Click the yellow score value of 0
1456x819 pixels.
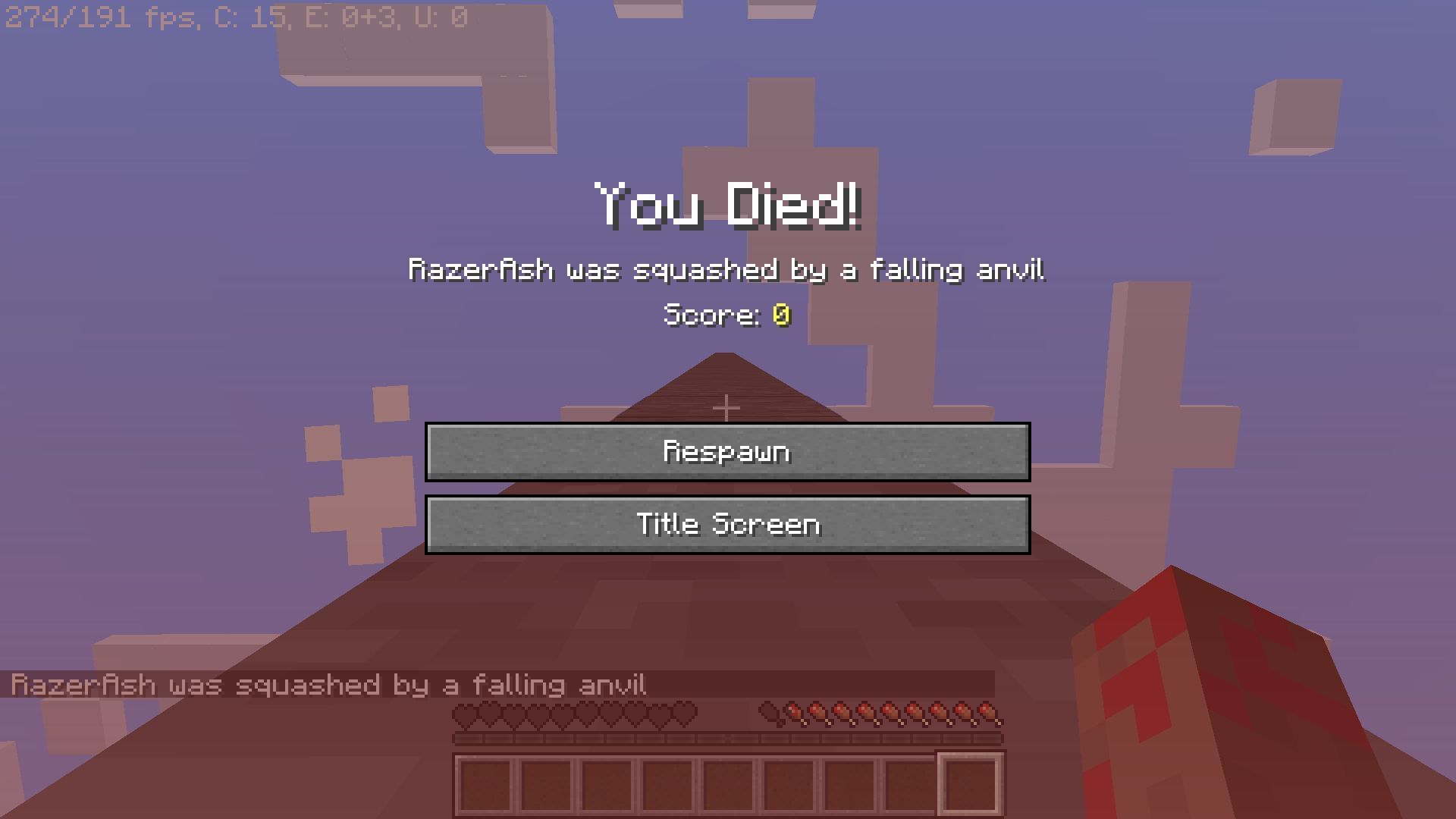[x=781, y=316]
